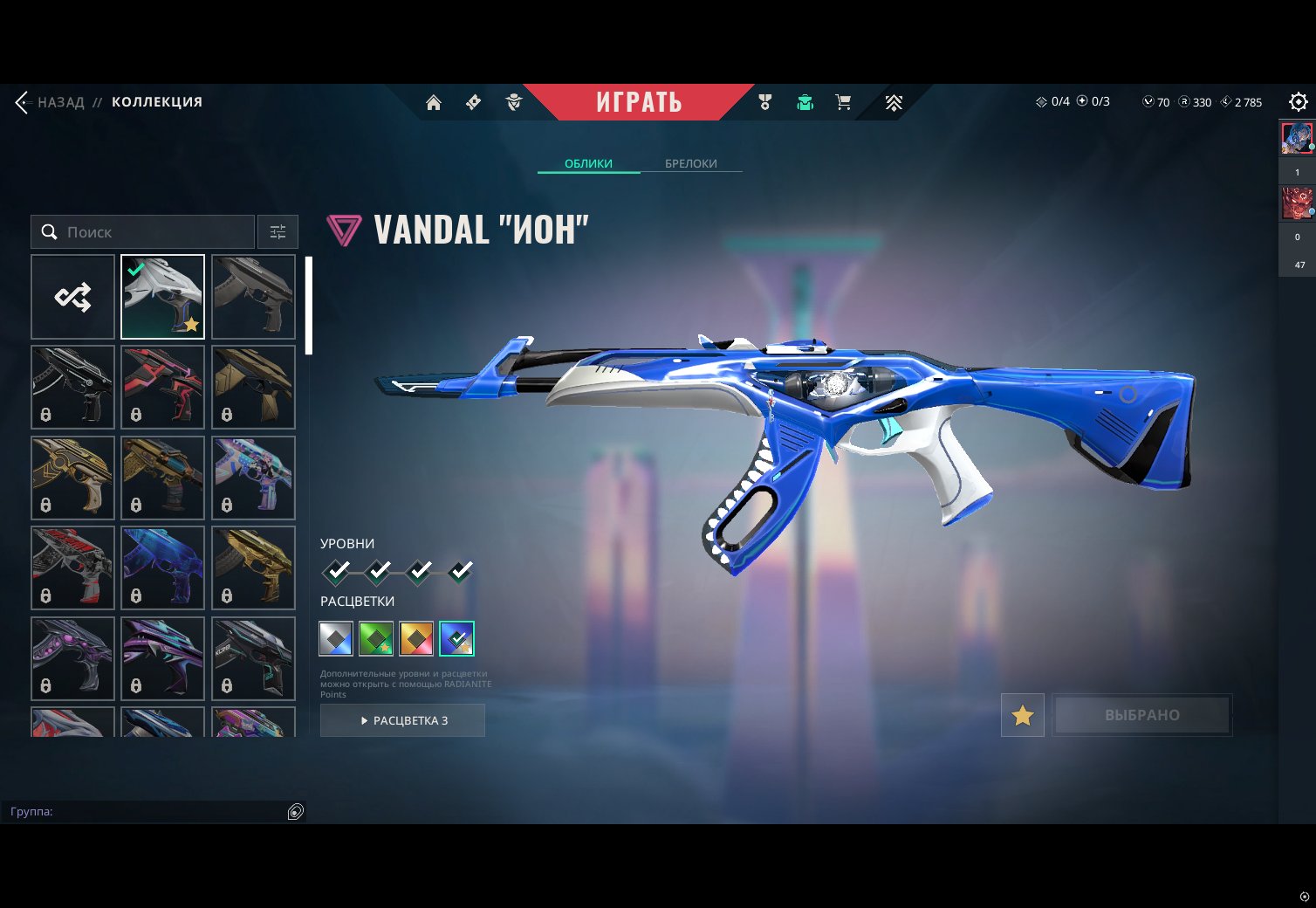This screenshot has width=1316, height=908.
Task: Select the ОБЛИКИ tab
Action: 588,163
